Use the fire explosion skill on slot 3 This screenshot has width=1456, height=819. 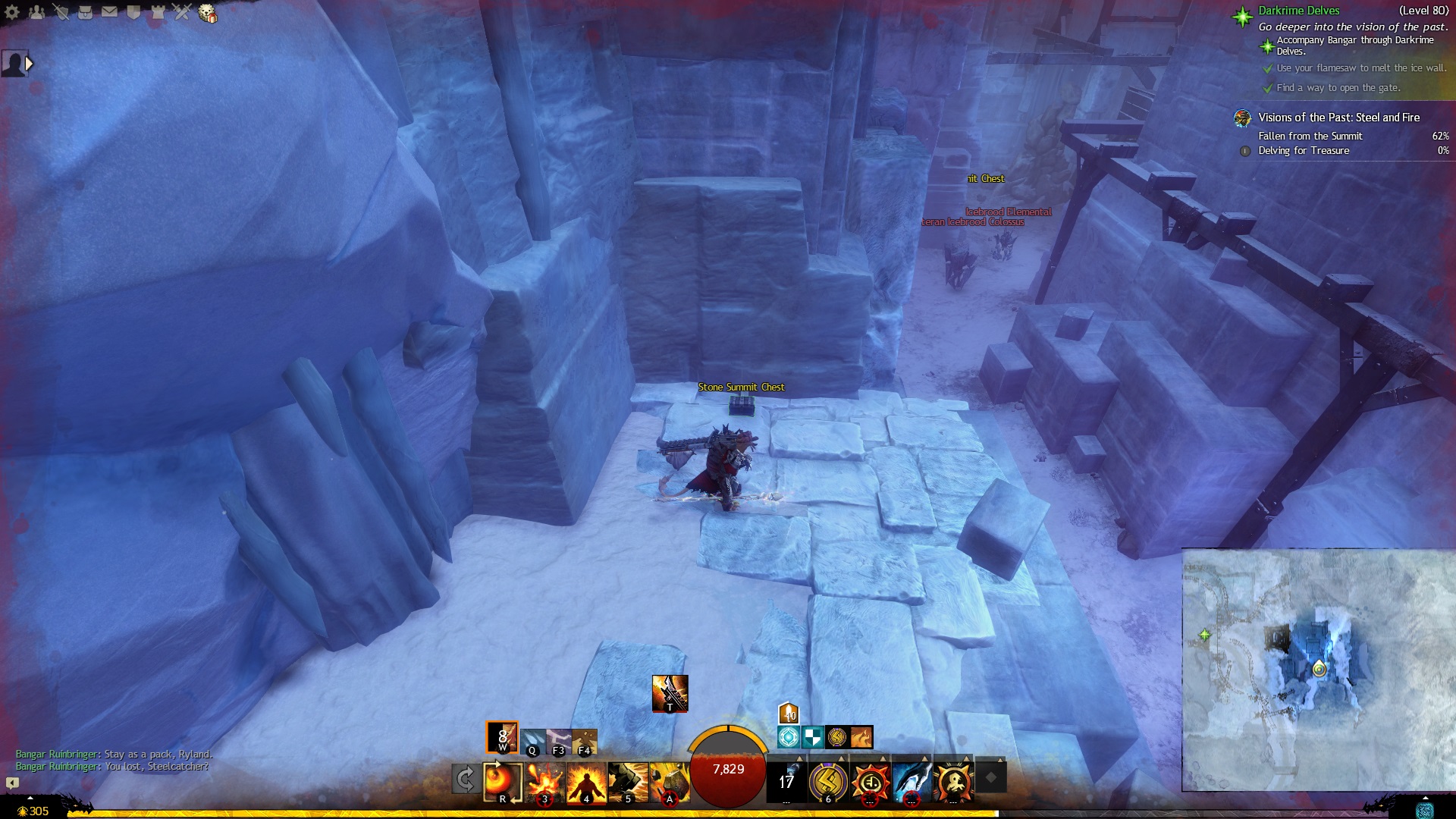tap(544, 782)
